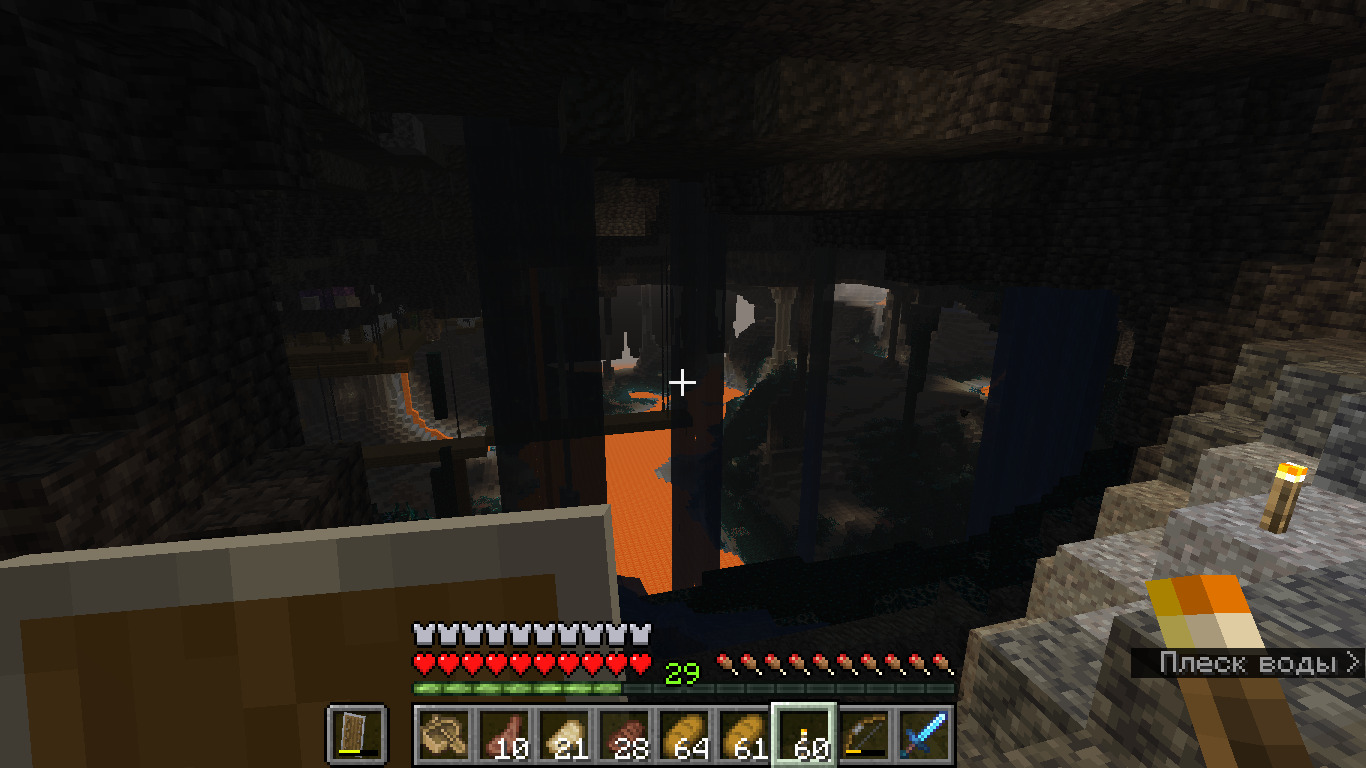Image resolution: width=1366 pixels, height=768 pixels.
Task: Select the raw meat stack of 10
Action: [504, 734]
